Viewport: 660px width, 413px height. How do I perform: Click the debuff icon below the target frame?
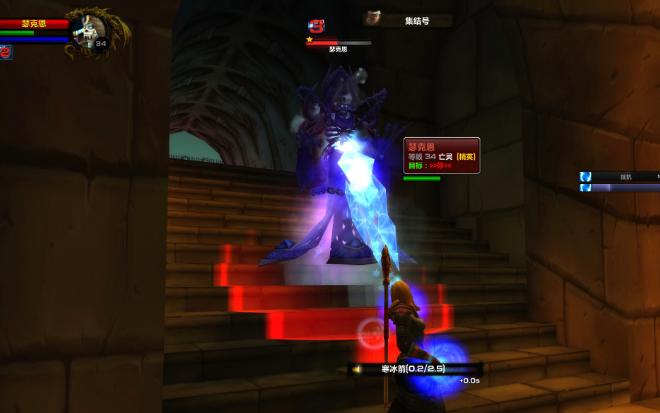6,52
